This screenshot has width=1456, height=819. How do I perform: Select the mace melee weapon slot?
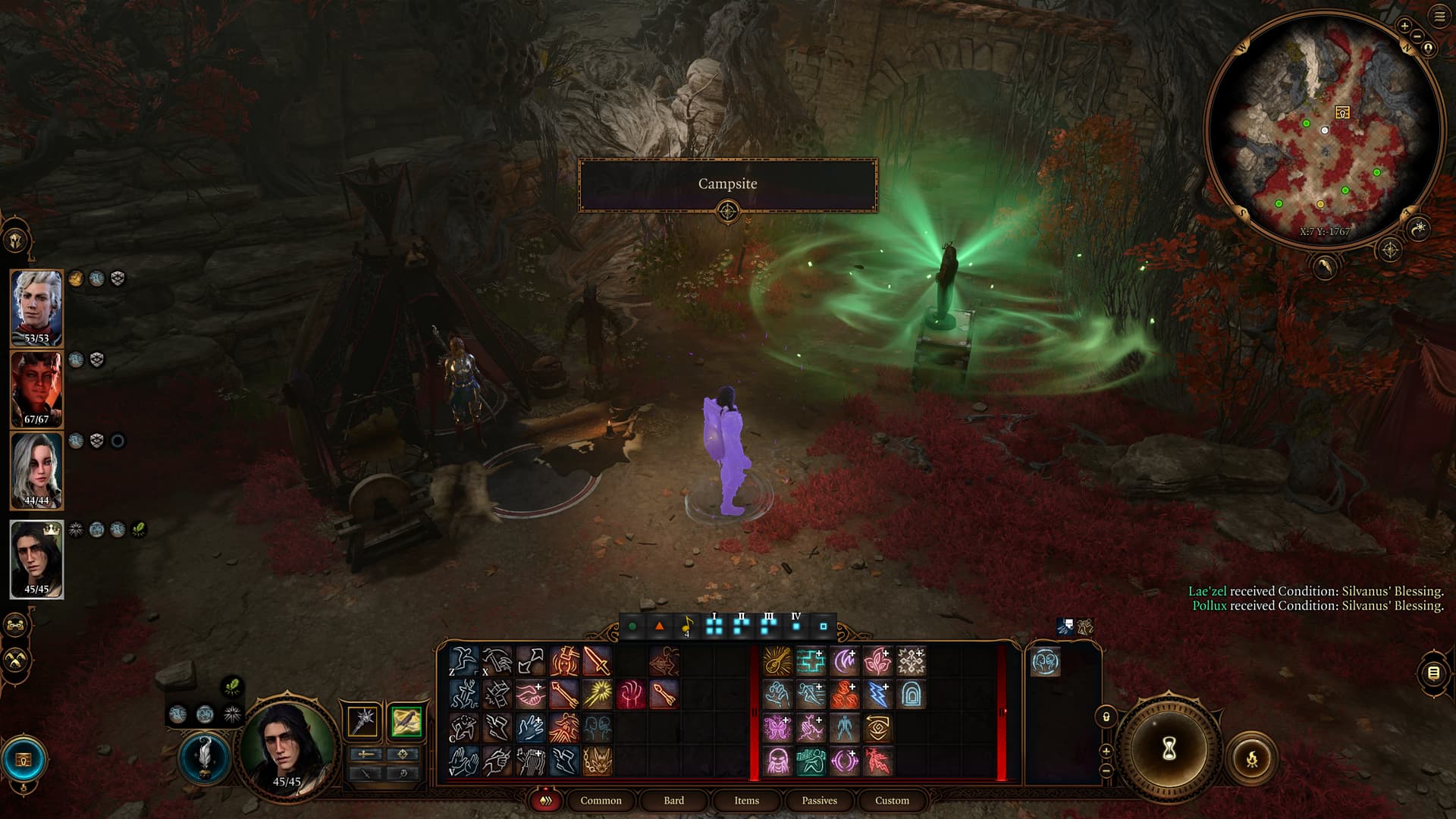(363, 721)
